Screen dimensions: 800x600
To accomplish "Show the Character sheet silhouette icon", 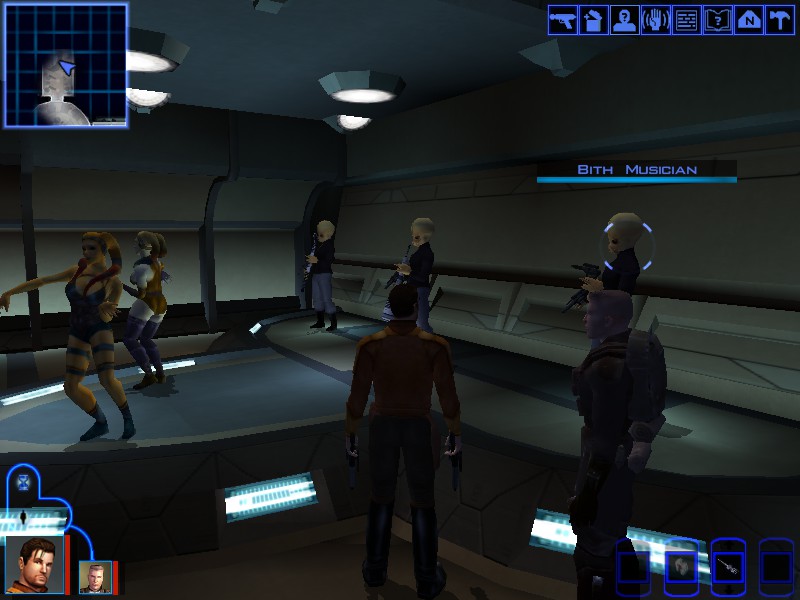I will [x=624, y=20].
